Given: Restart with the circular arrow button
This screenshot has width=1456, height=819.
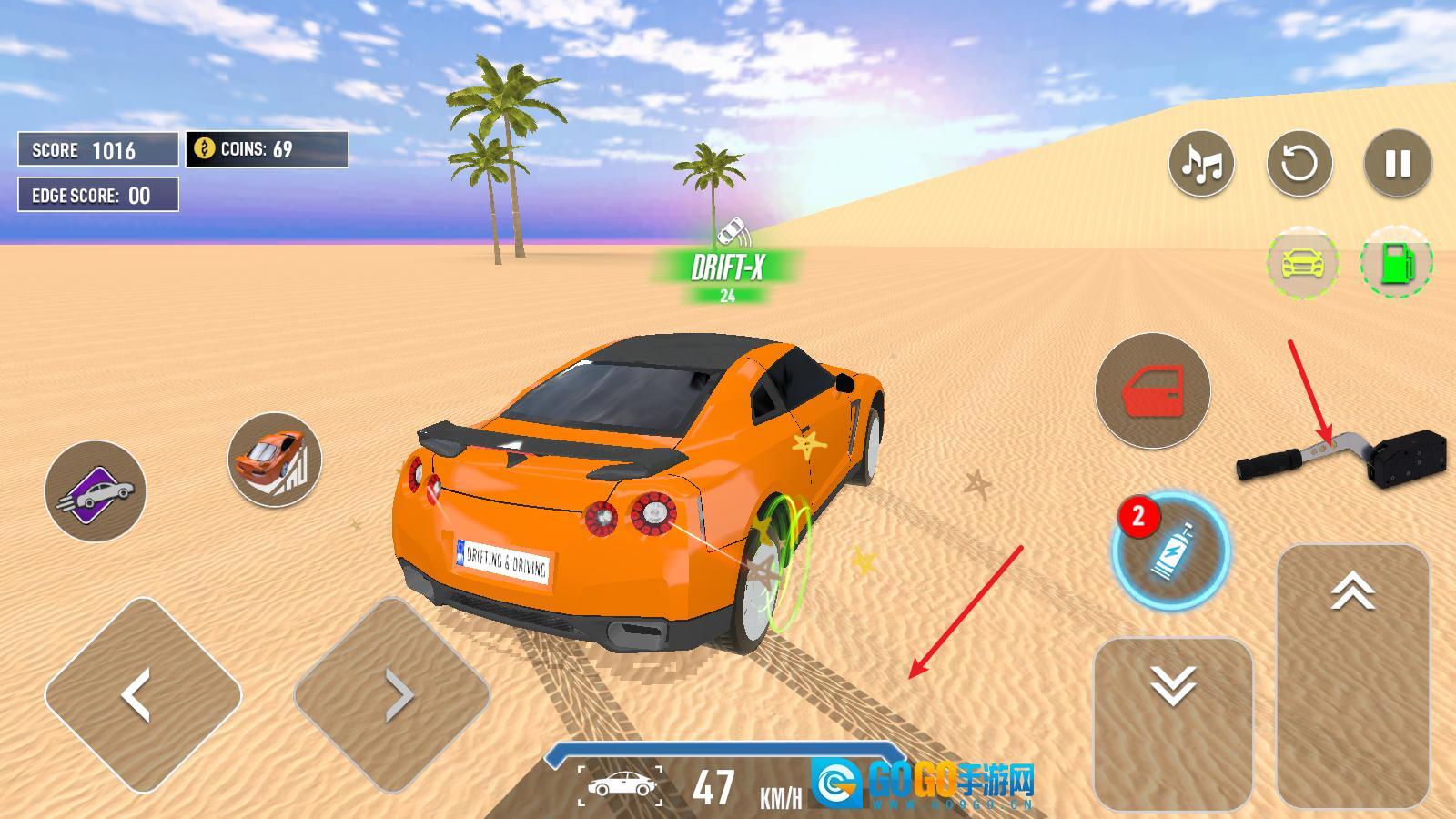Looking at the screenshot, I should (x=1299, y=164).
